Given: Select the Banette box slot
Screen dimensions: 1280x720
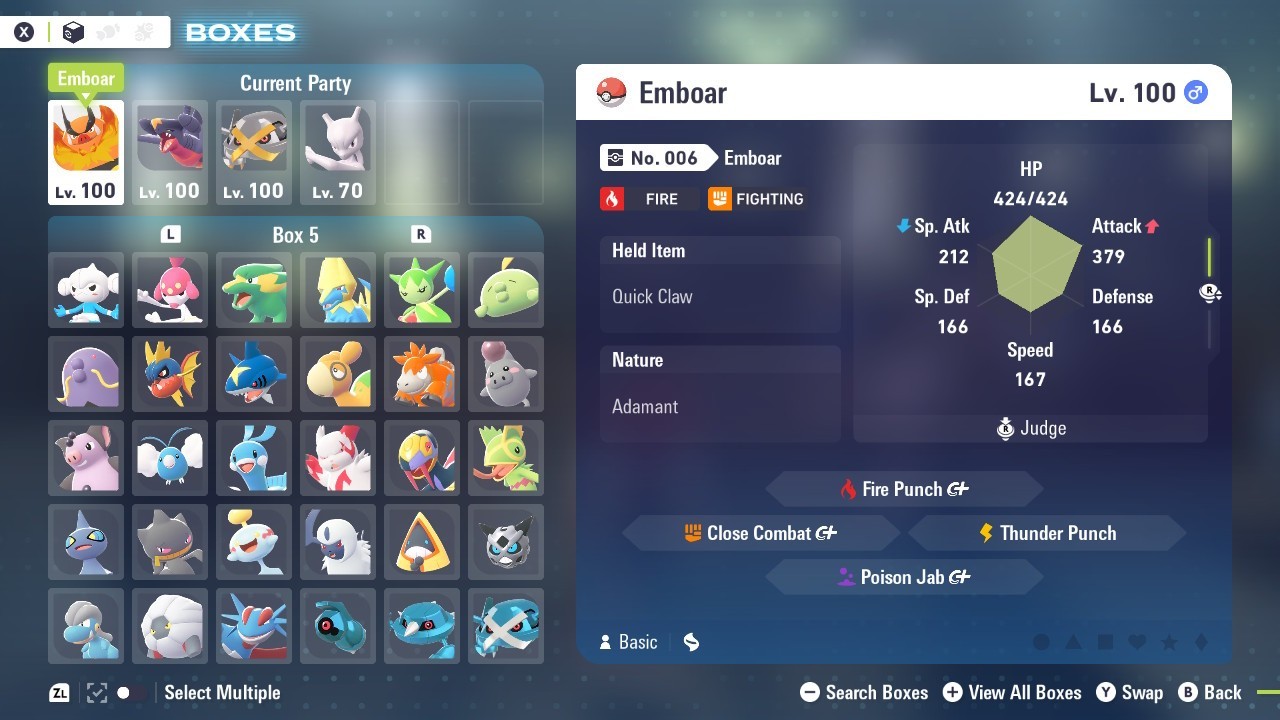Looking at the screenshot, I should pyautogui.click(x=170, y=542).
